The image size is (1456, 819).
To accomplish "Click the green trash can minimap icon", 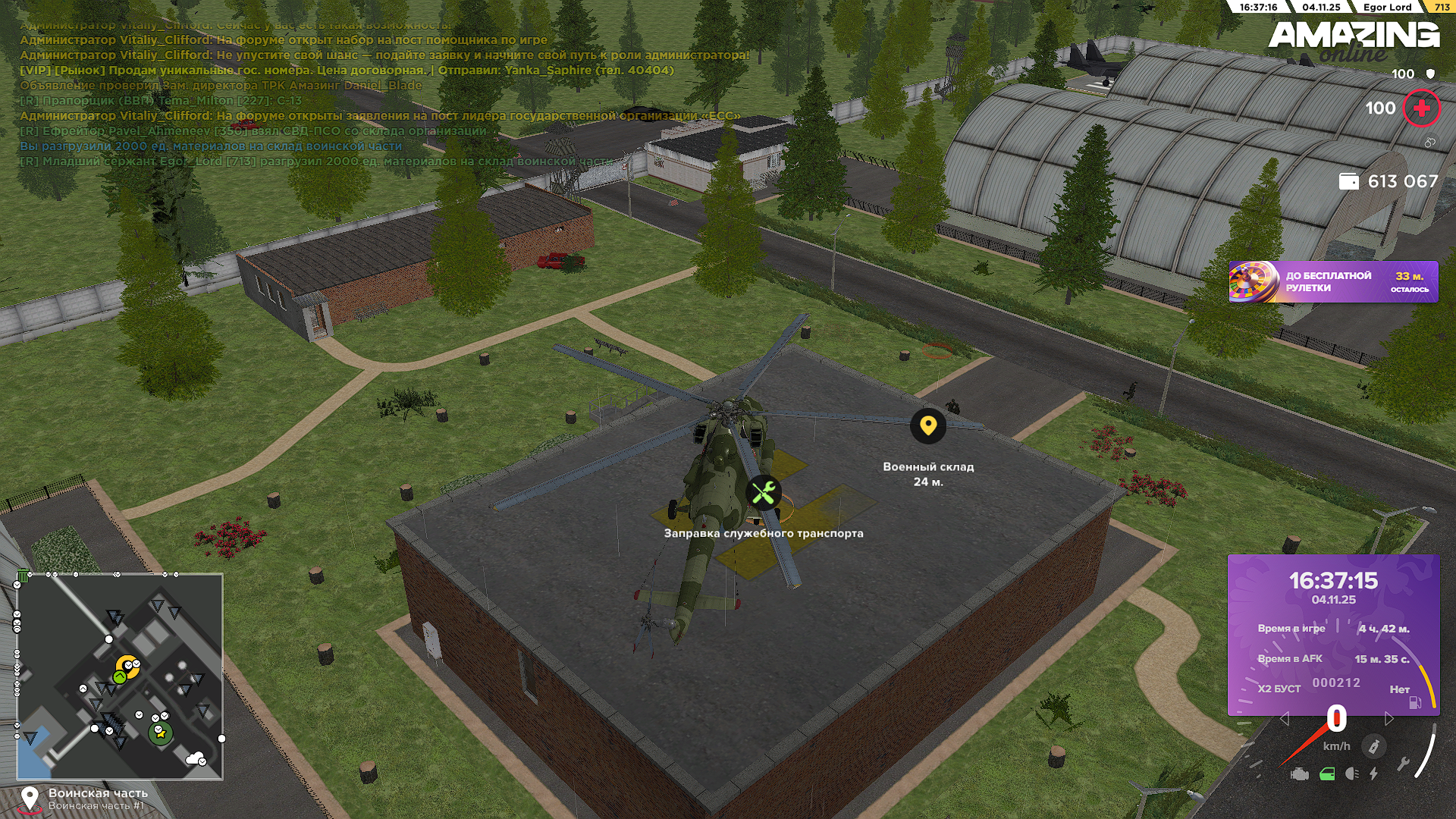I will point(23,576).
